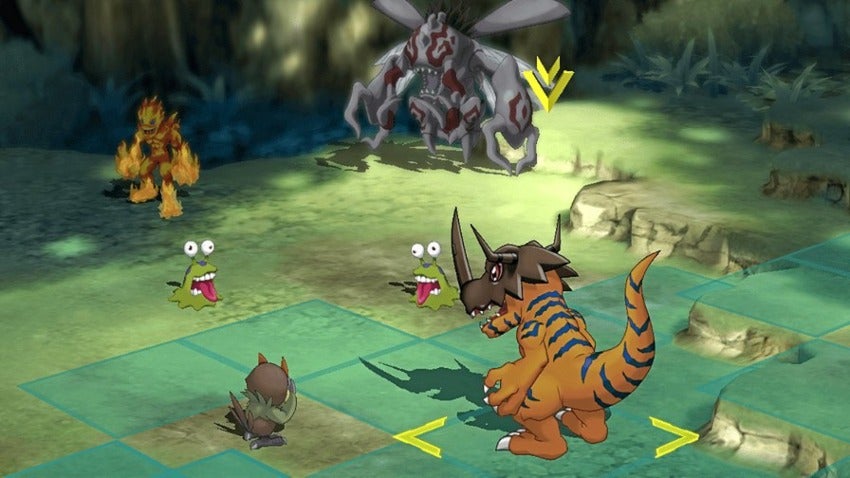Select the yellow chevron target marker
Viewport: 850px width, 478px height.
(x=546, y=84)
